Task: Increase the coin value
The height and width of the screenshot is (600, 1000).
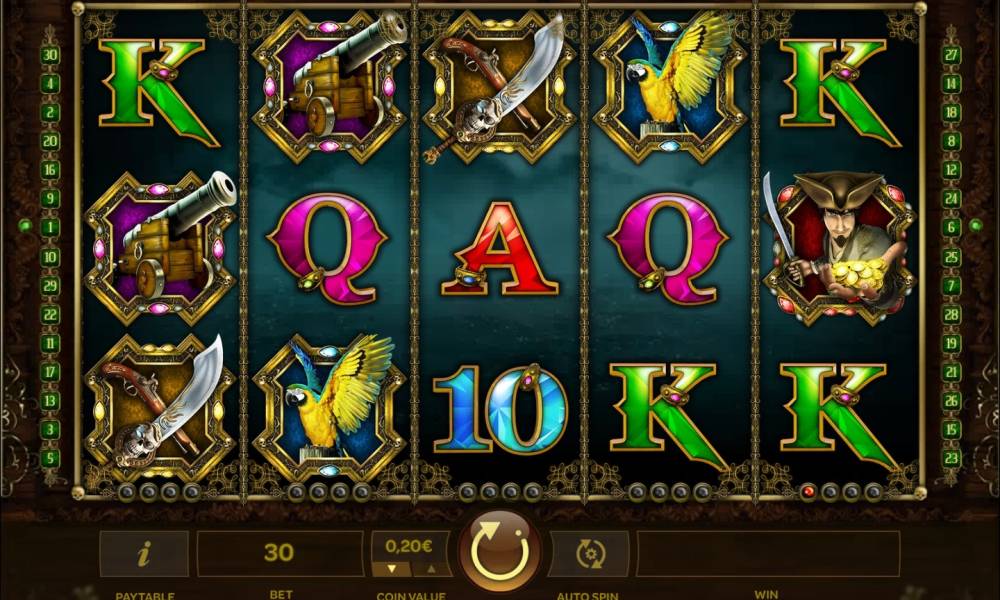Action: click(x=433, y=569)
